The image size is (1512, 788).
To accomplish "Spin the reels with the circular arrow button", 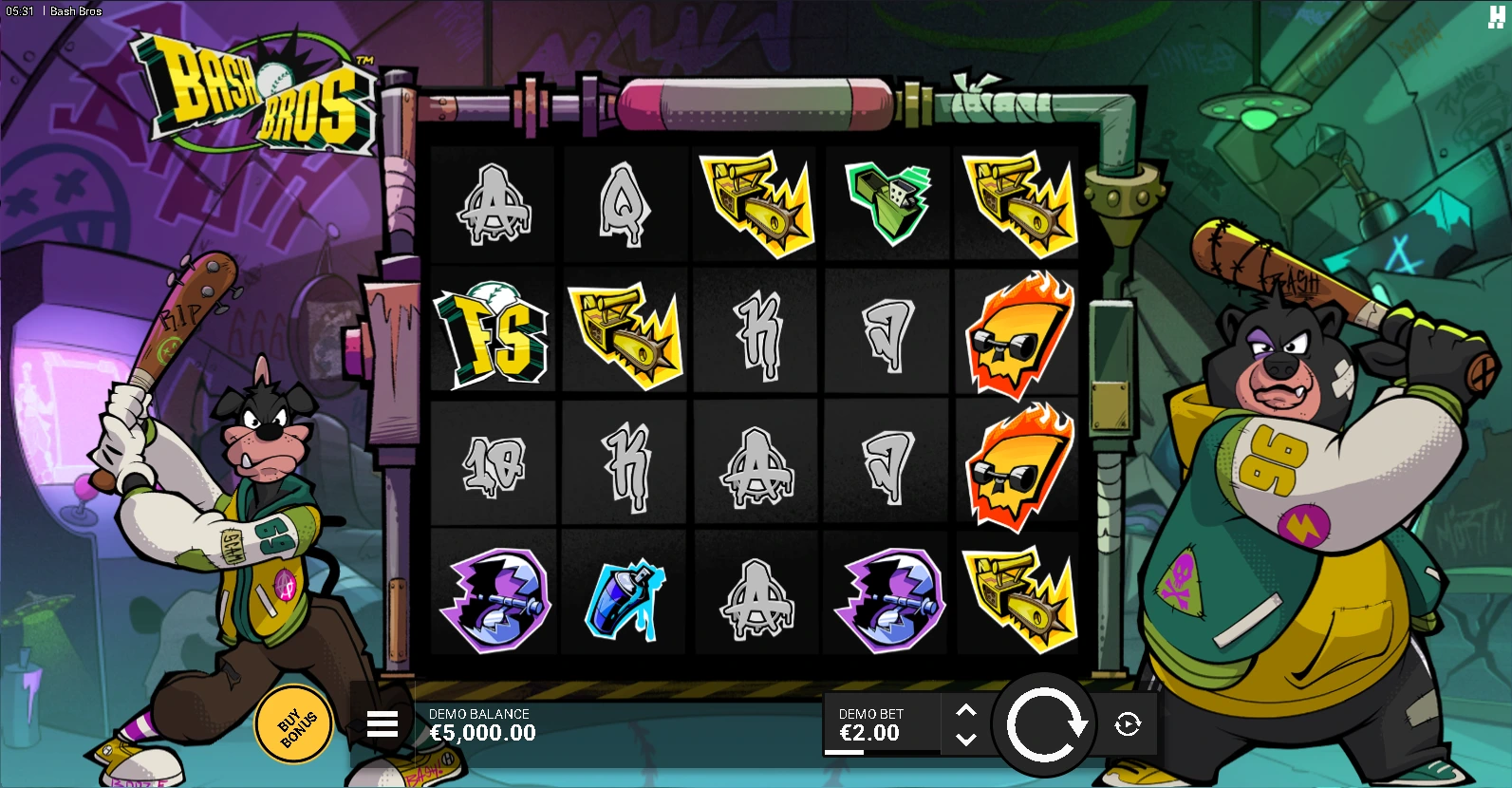I will coord(1044,725).
